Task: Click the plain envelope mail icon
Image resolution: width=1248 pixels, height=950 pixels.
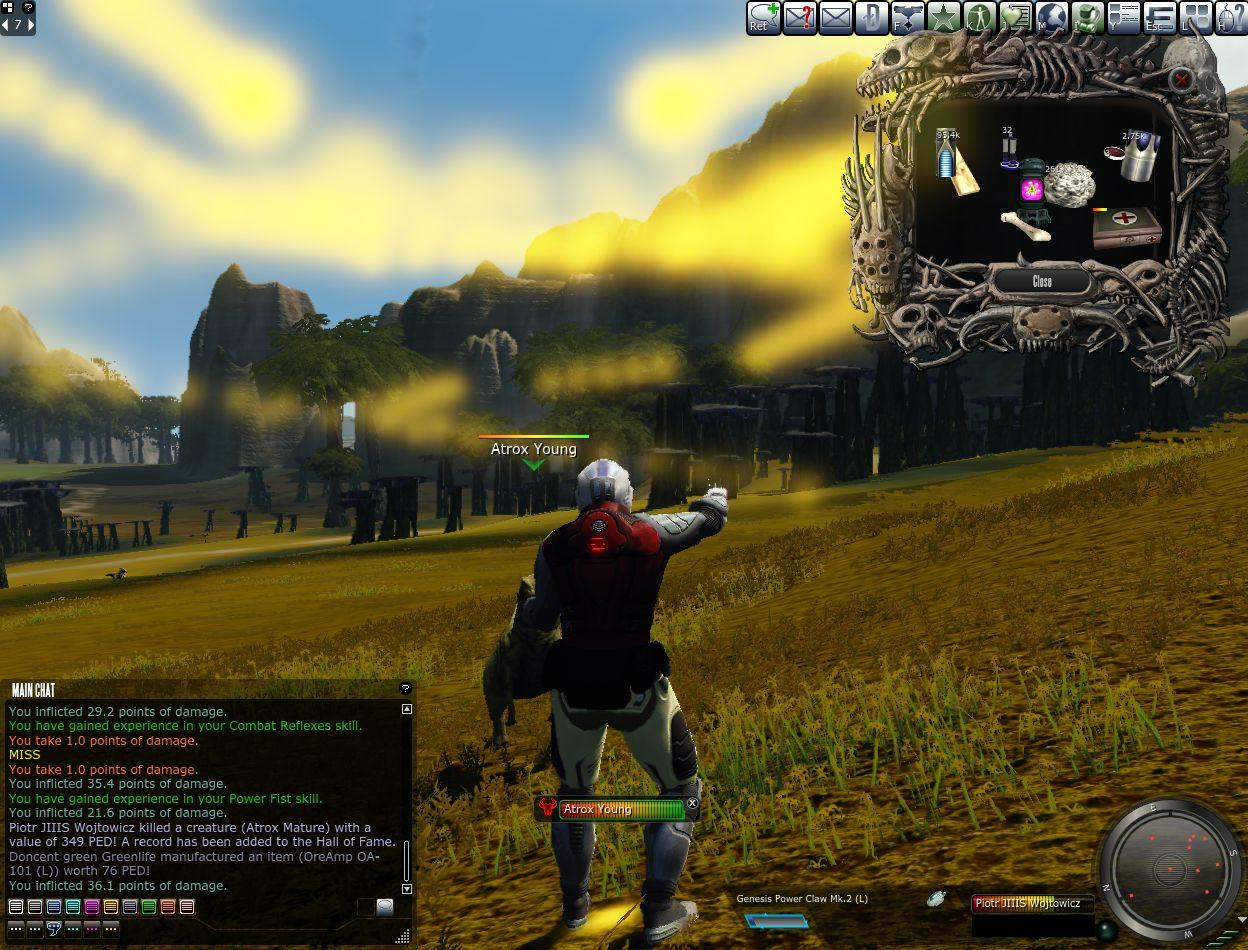Action: tap(835, 18)
